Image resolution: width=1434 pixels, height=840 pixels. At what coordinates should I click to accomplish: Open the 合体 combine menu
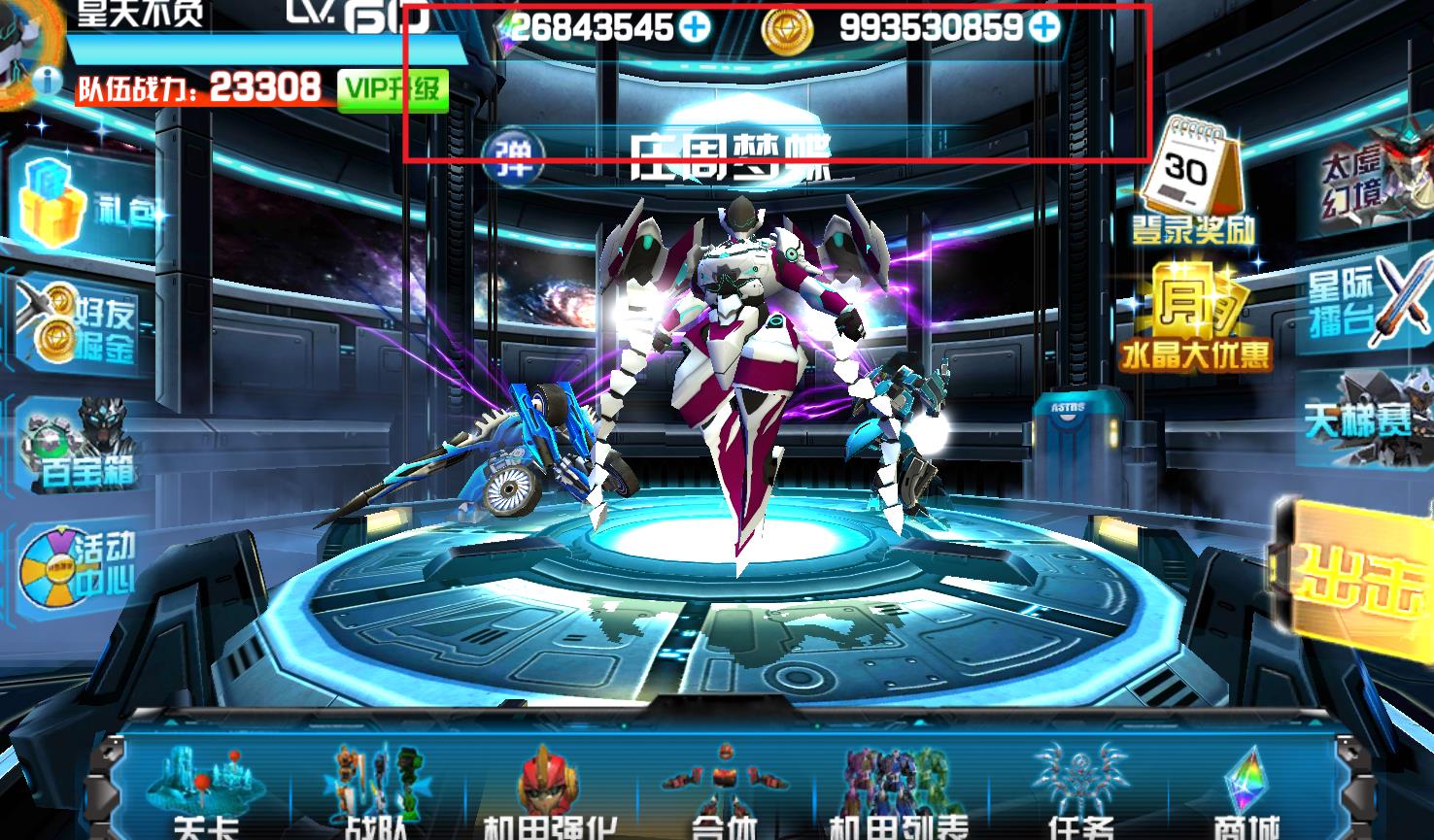click(x=724, y=787)
